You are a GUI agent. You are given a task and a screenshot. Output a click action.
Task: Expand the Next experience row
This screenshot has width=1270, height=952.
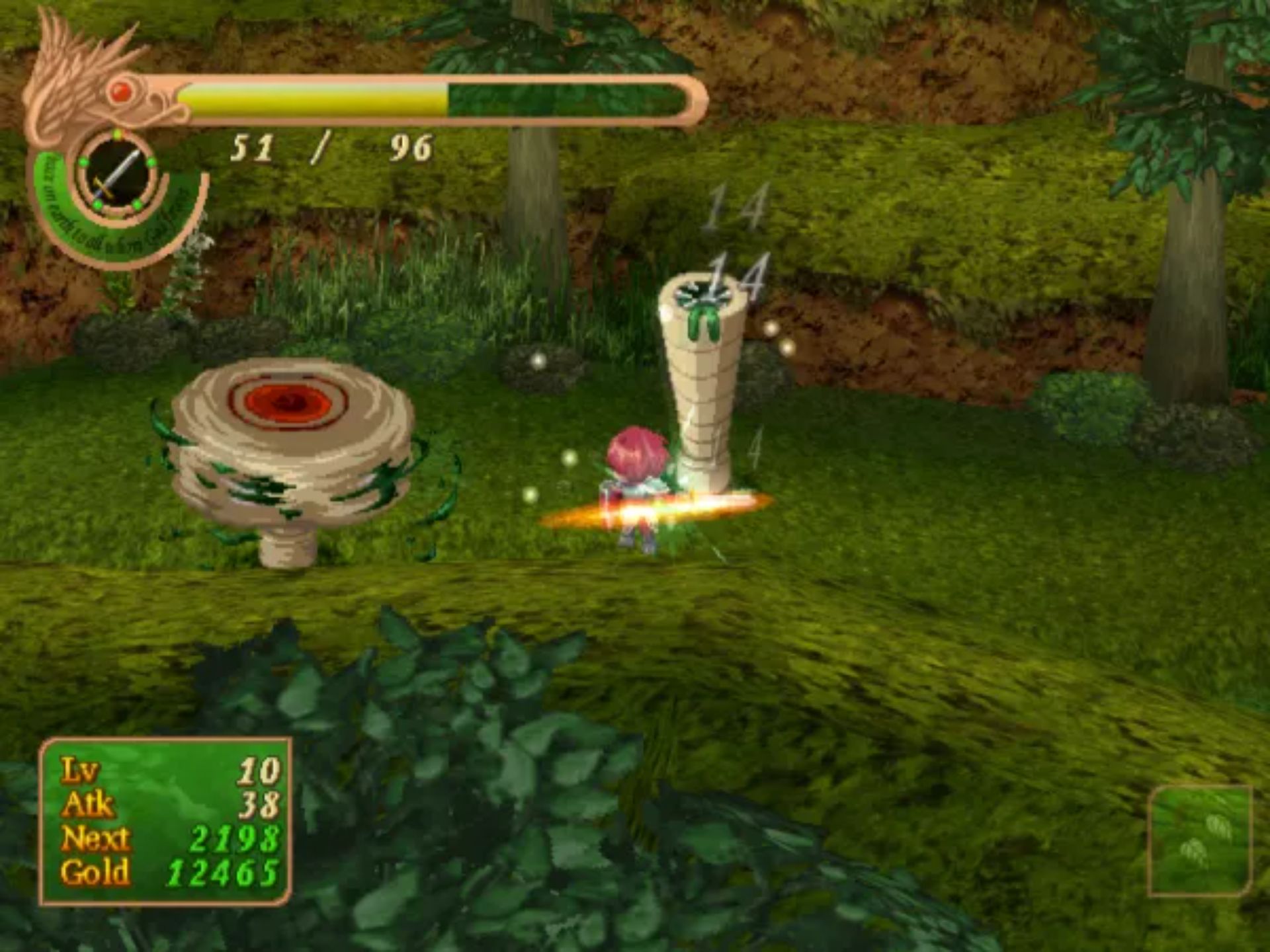click(96, 836)
